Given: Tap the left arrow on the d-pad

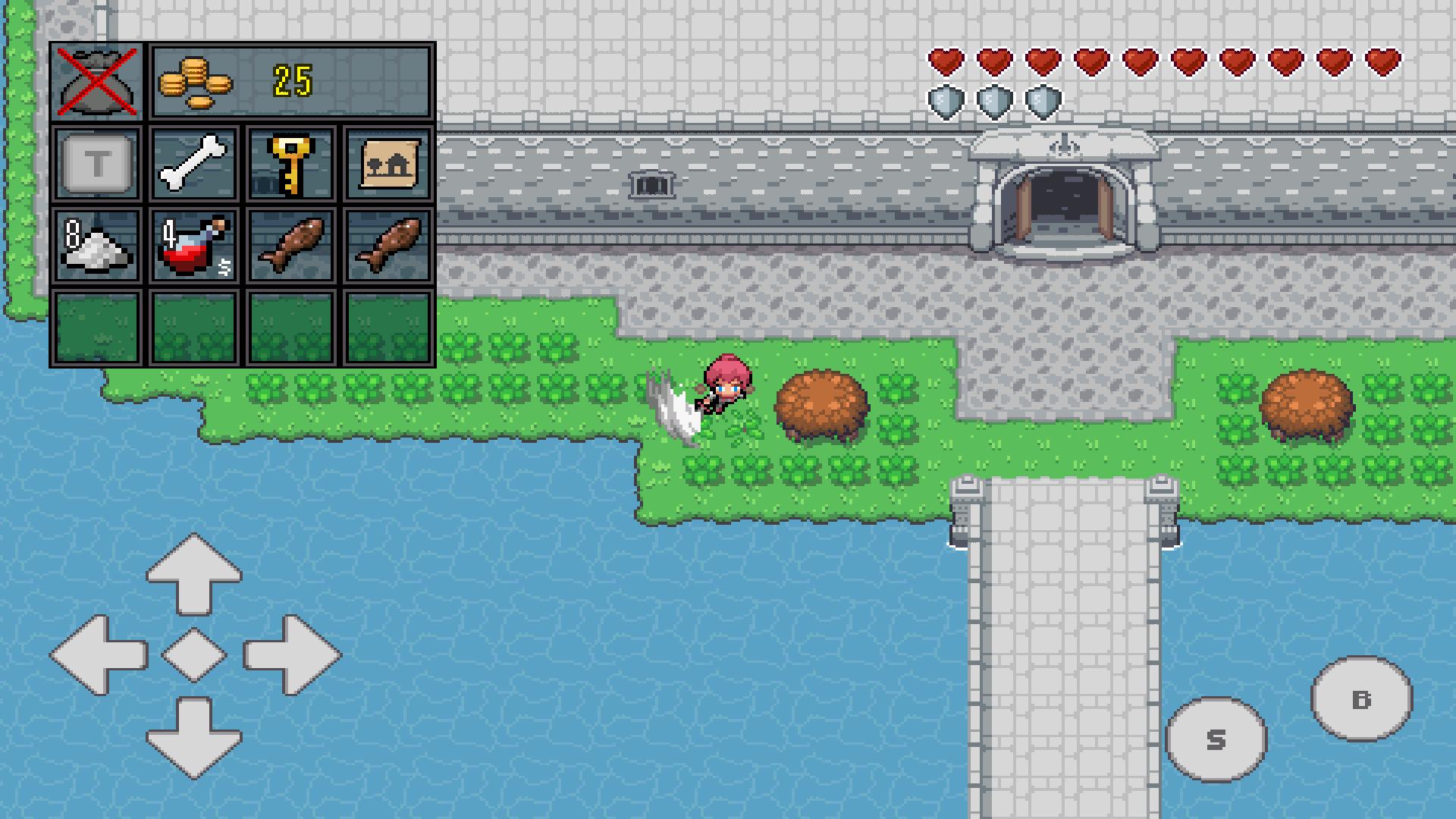Looking at the screenshot, I should tap(99, 654).
